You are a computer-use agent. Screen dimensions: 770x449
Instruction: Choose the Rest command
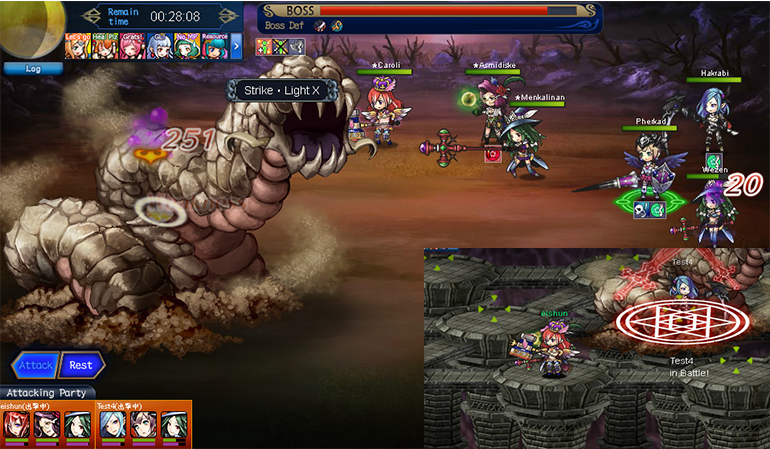pyautogui.click(x=81, y=365)
